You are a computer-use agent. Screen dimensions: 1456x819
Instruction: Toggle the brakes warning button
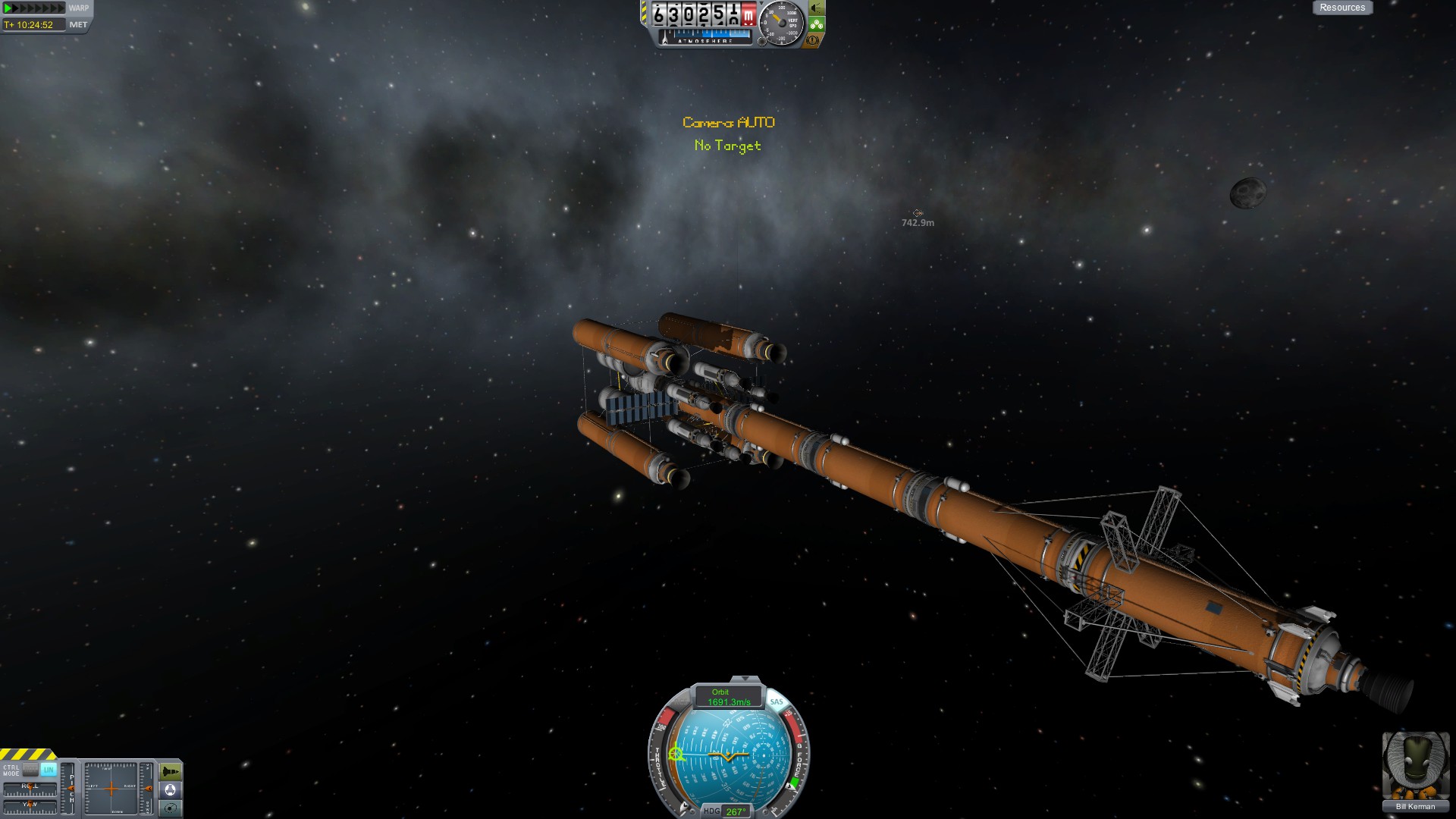coord(812,40)
